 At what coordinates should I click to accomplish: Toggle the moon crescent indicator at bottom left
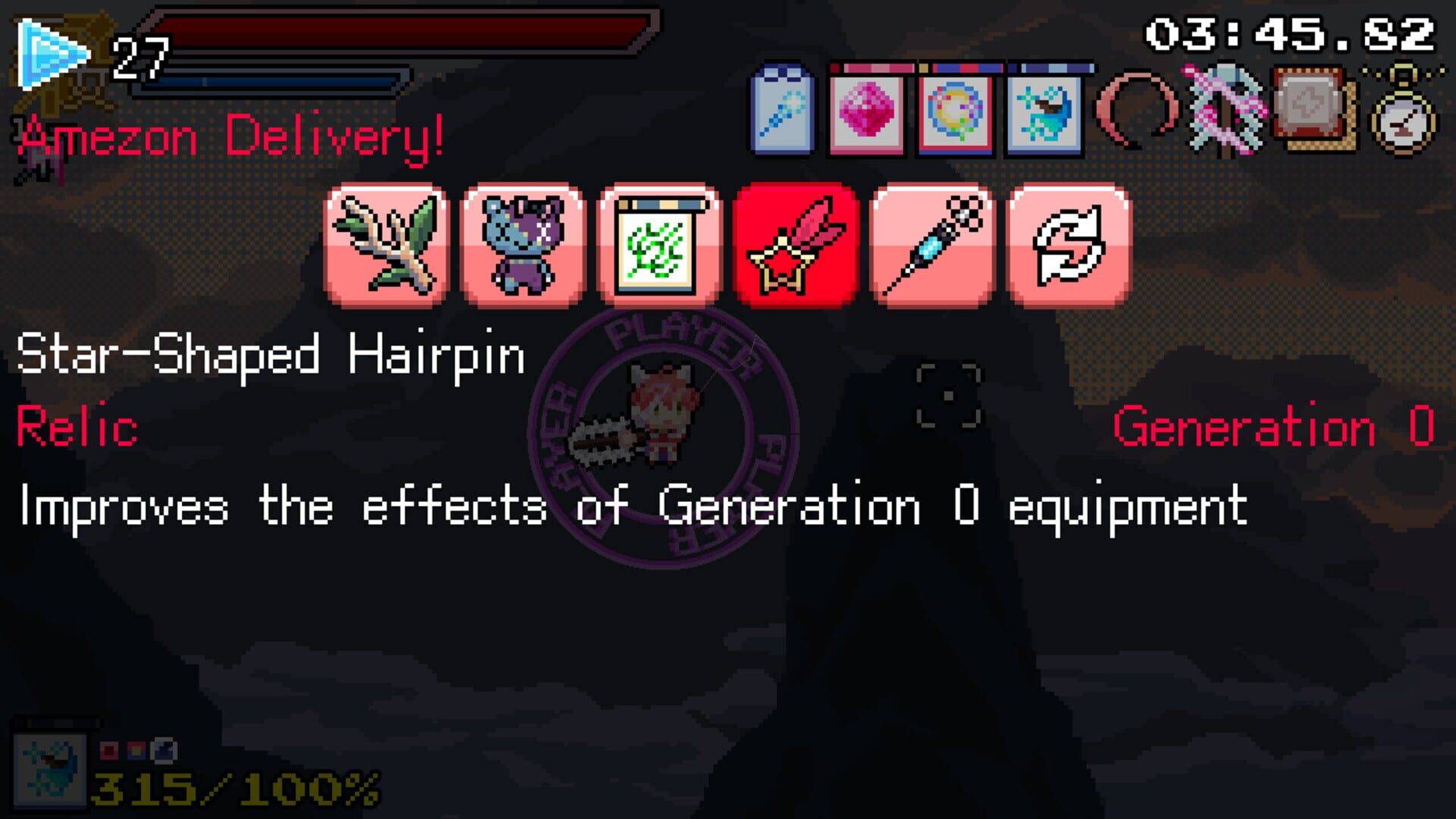(x=163, y=749)
